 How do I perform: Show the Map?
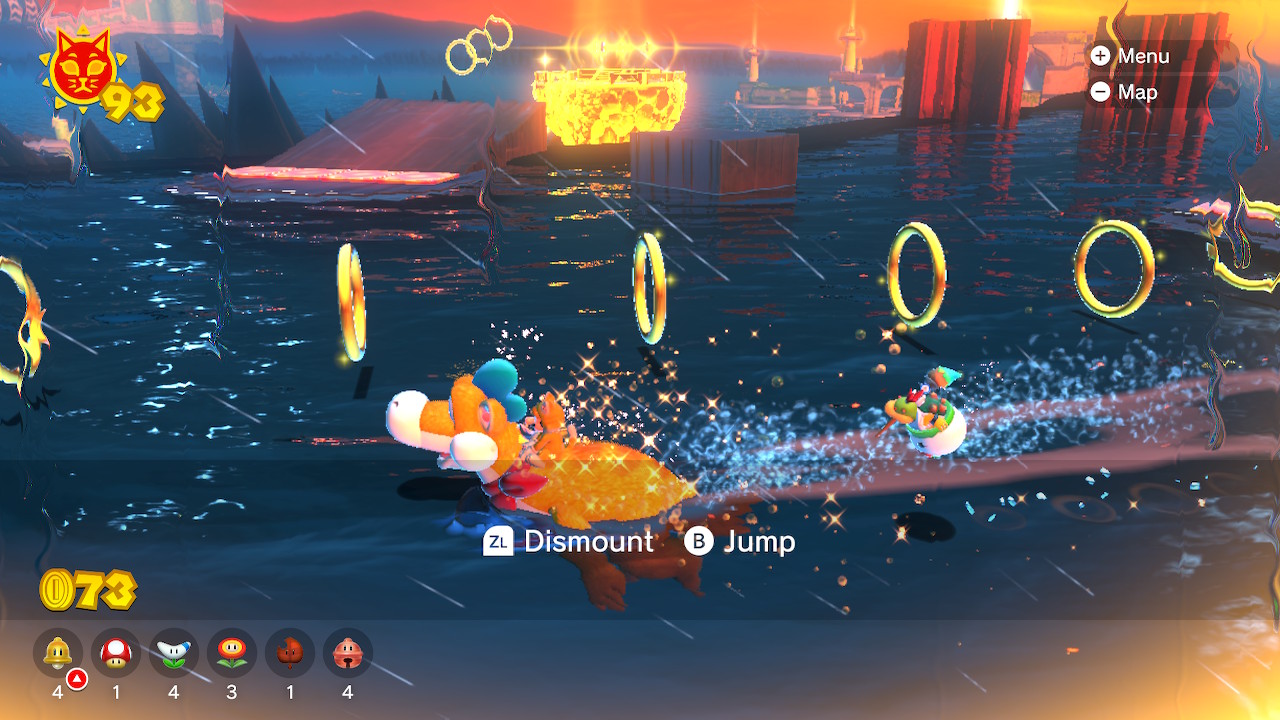tap(1125, 92)
